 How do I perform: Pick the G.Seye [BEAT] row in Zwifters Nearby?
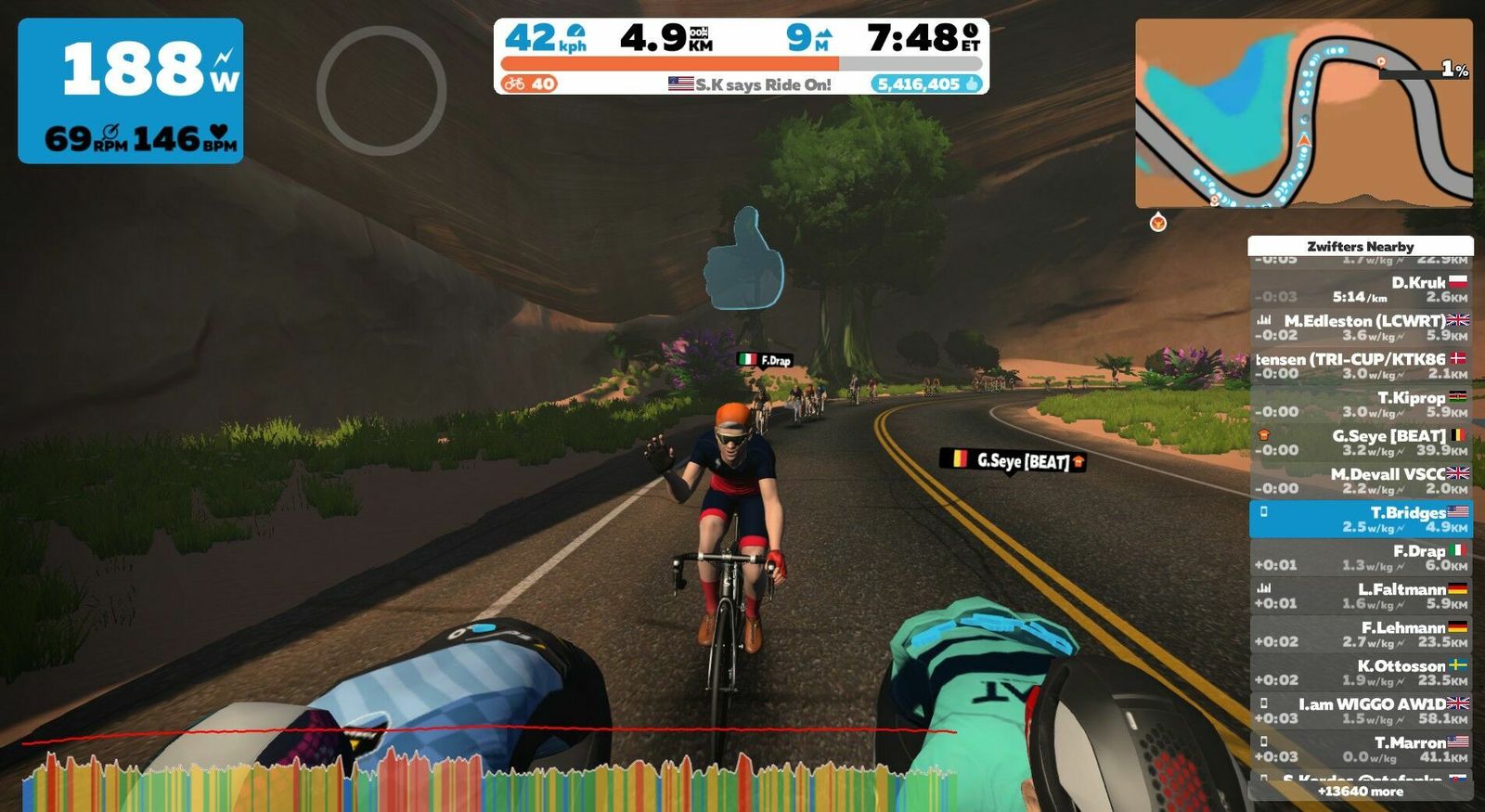1361,443
